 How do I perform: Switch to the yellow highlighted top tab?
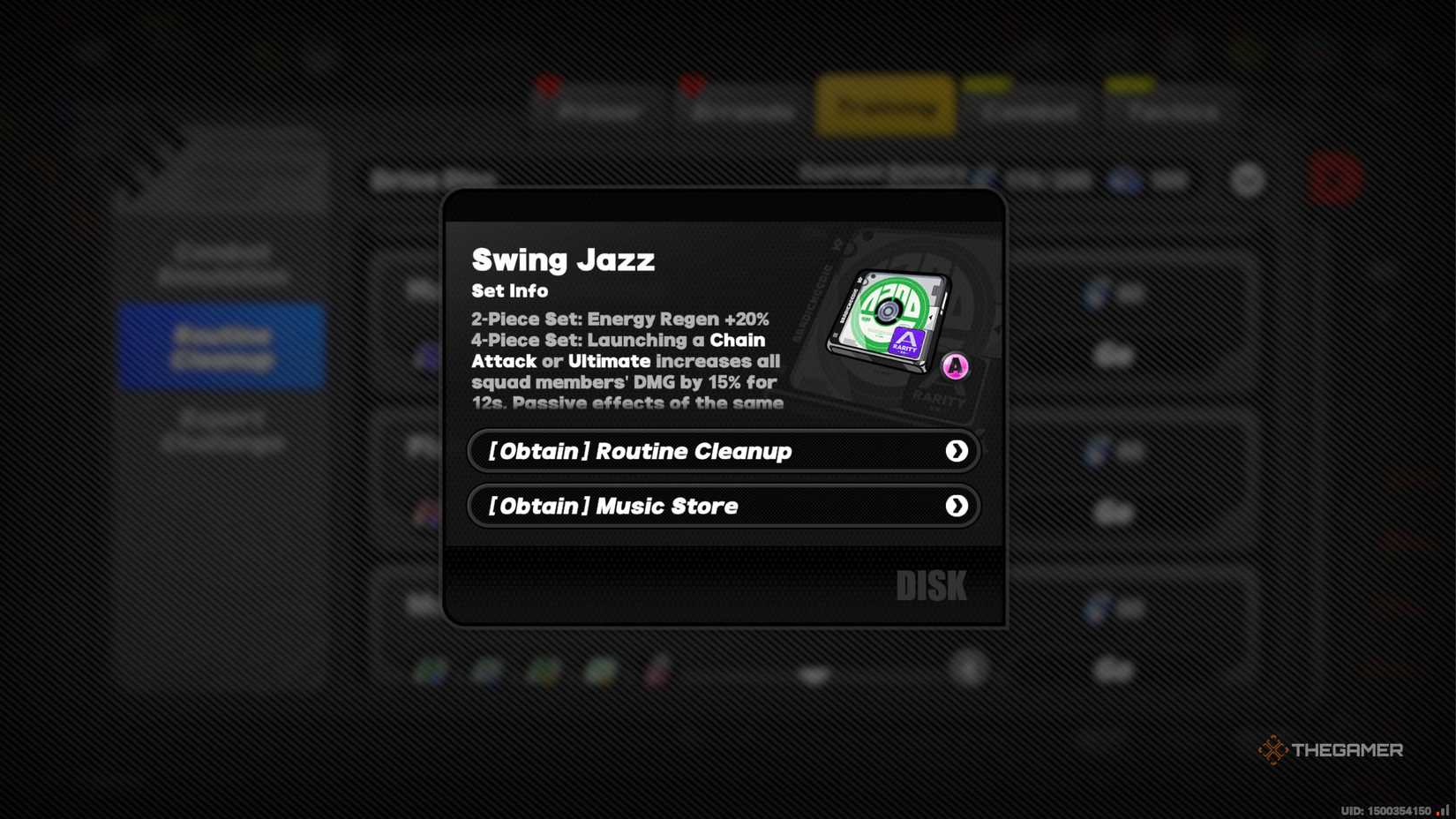(x=885, y=107)
